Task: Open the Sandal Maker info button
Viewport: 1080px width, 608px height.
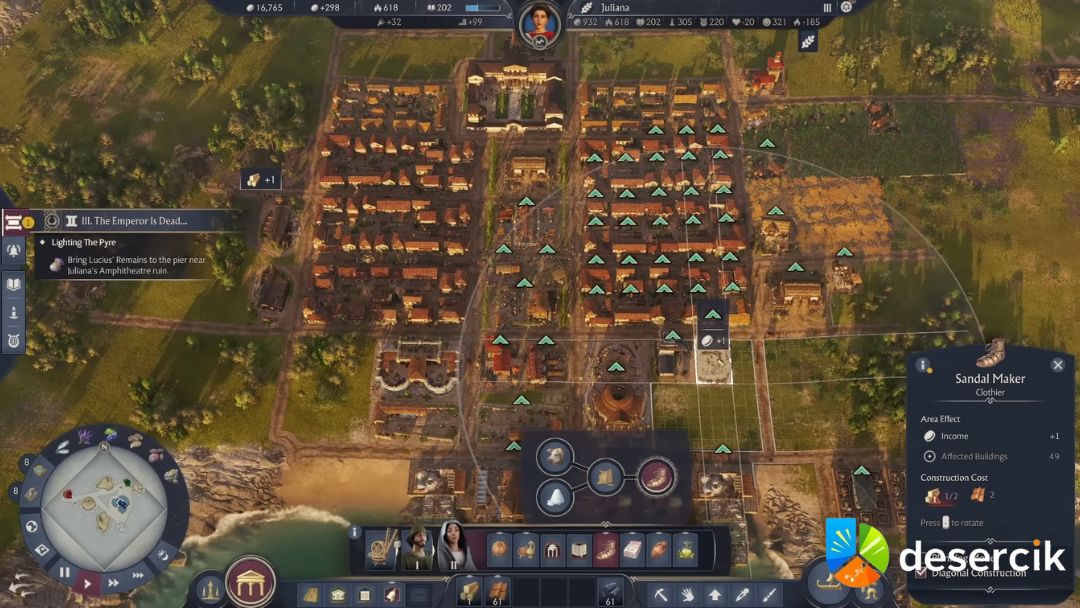Action: click(x=923, y=365)
